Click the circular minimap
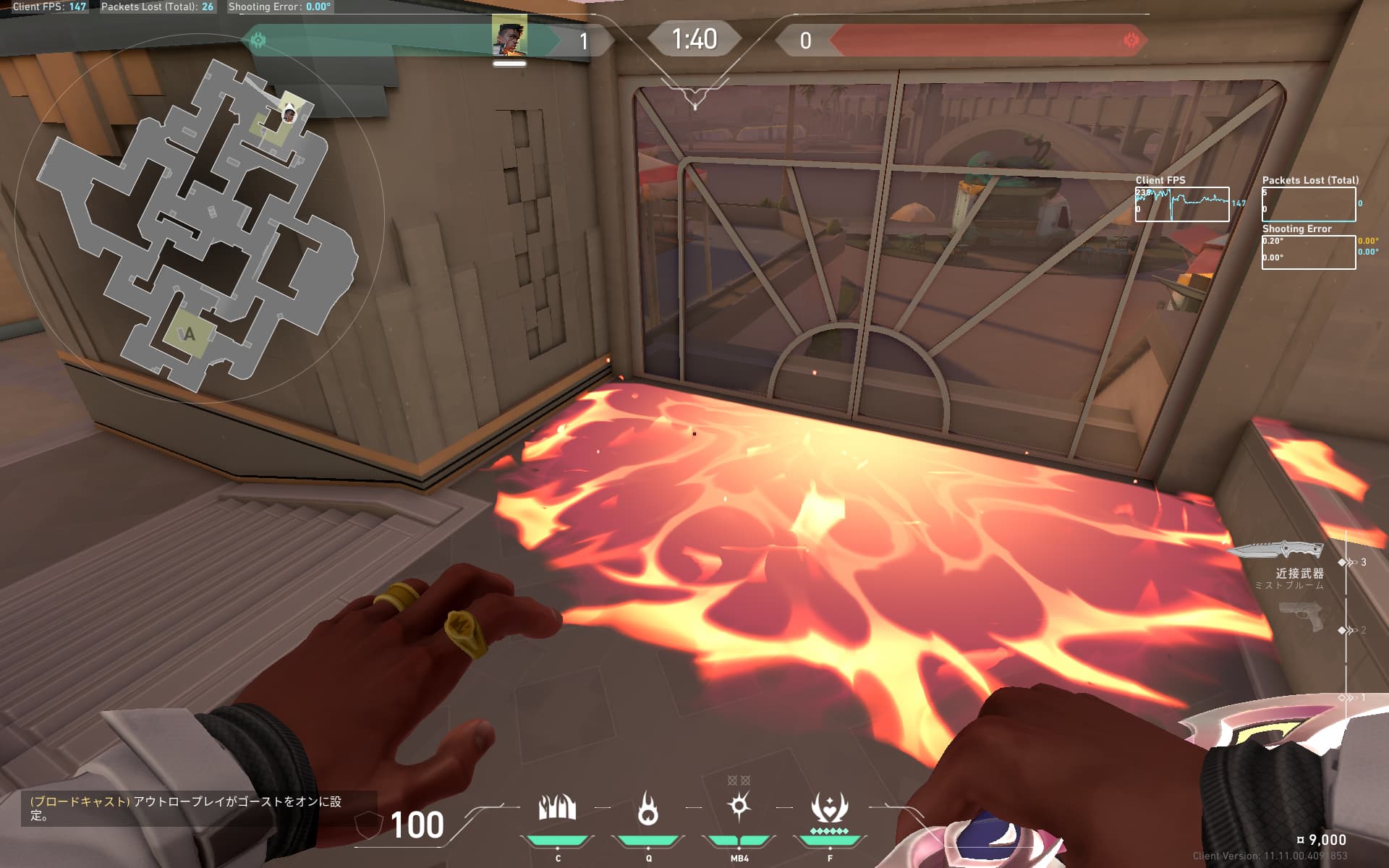1389x868 pixels. 194,217
